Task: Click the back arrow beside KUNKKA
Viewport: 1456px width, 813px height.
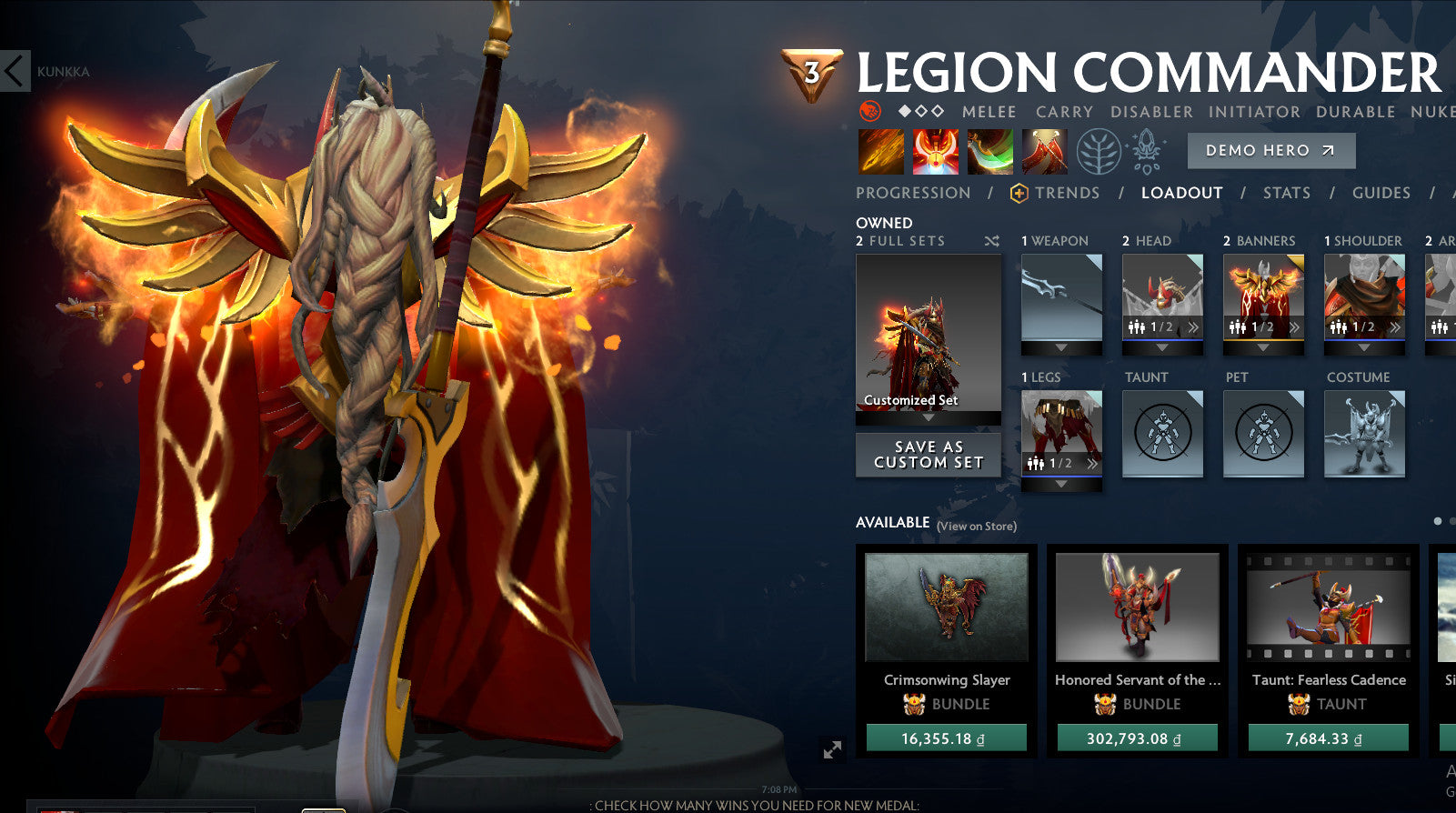Action: point(13,72)
